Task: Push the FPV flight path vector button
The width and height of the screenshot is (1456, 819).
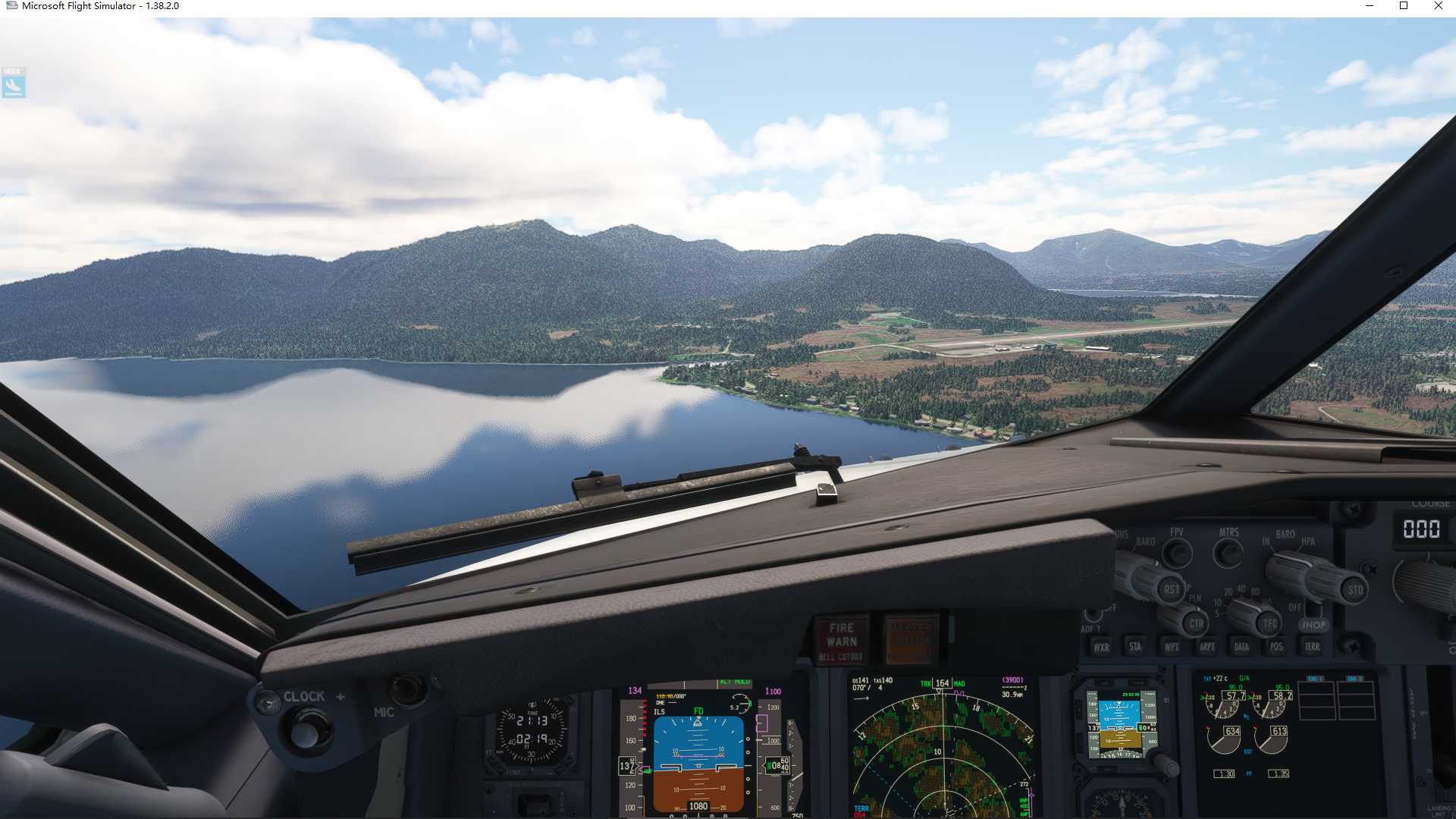Action: [1177, 552]
